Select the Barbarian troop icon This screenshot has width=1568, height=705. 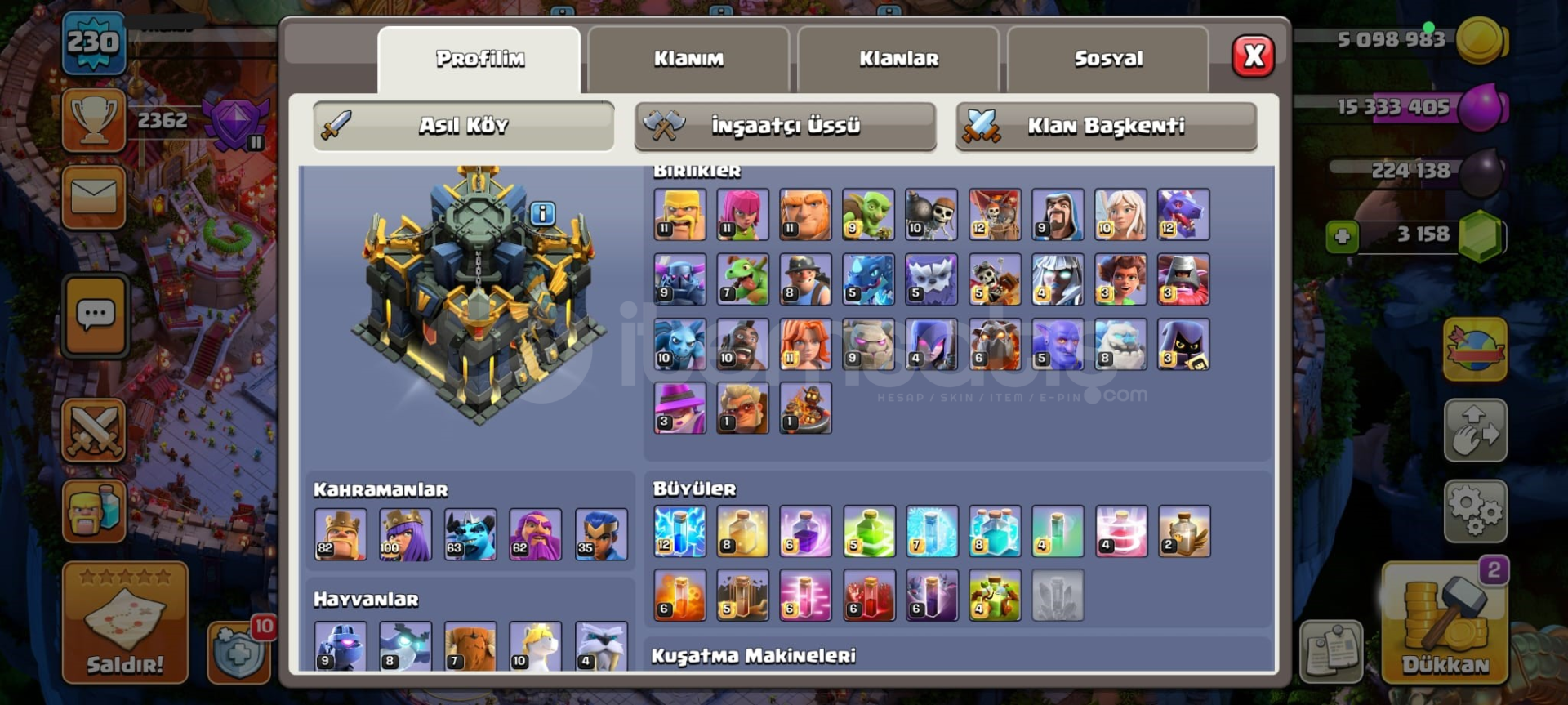tap(680, 215)
